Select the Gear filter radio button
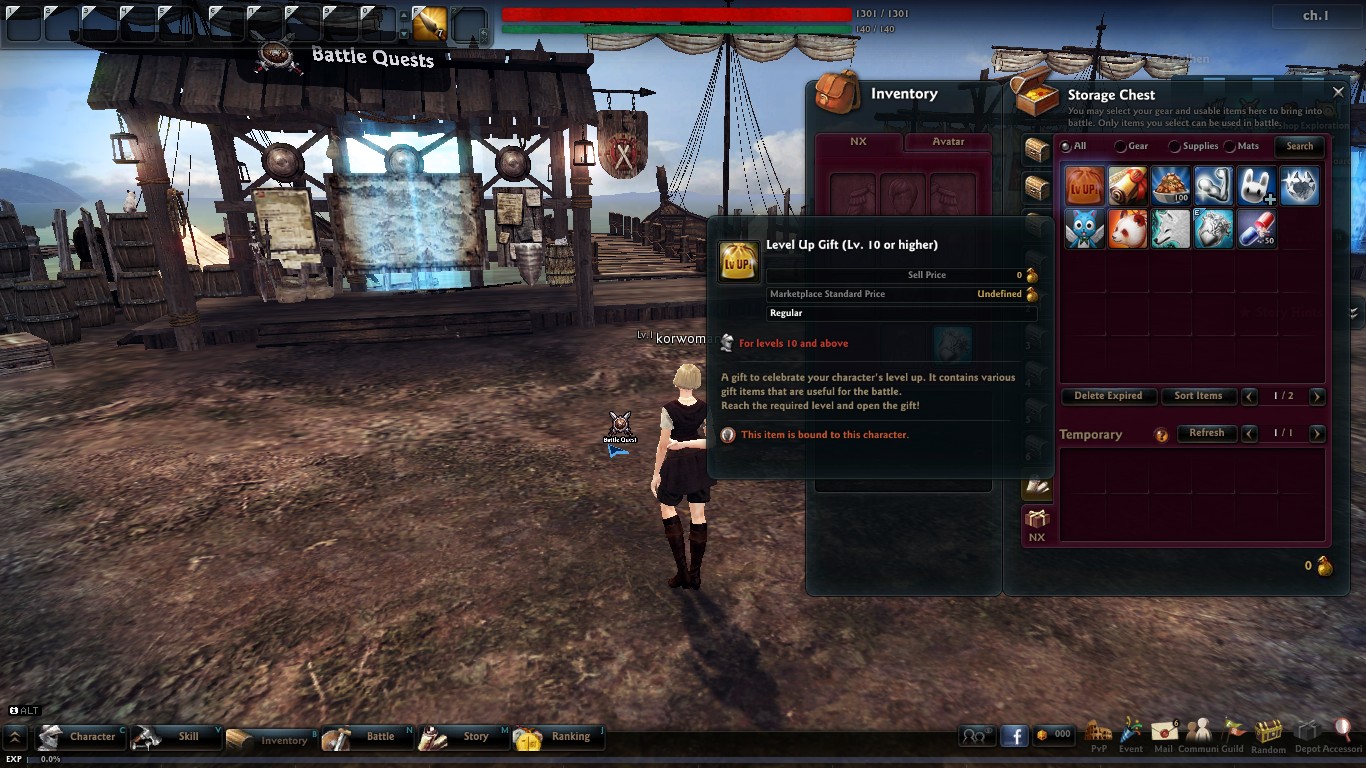This screenshot has width=1366, height=768. [1120, 147]
